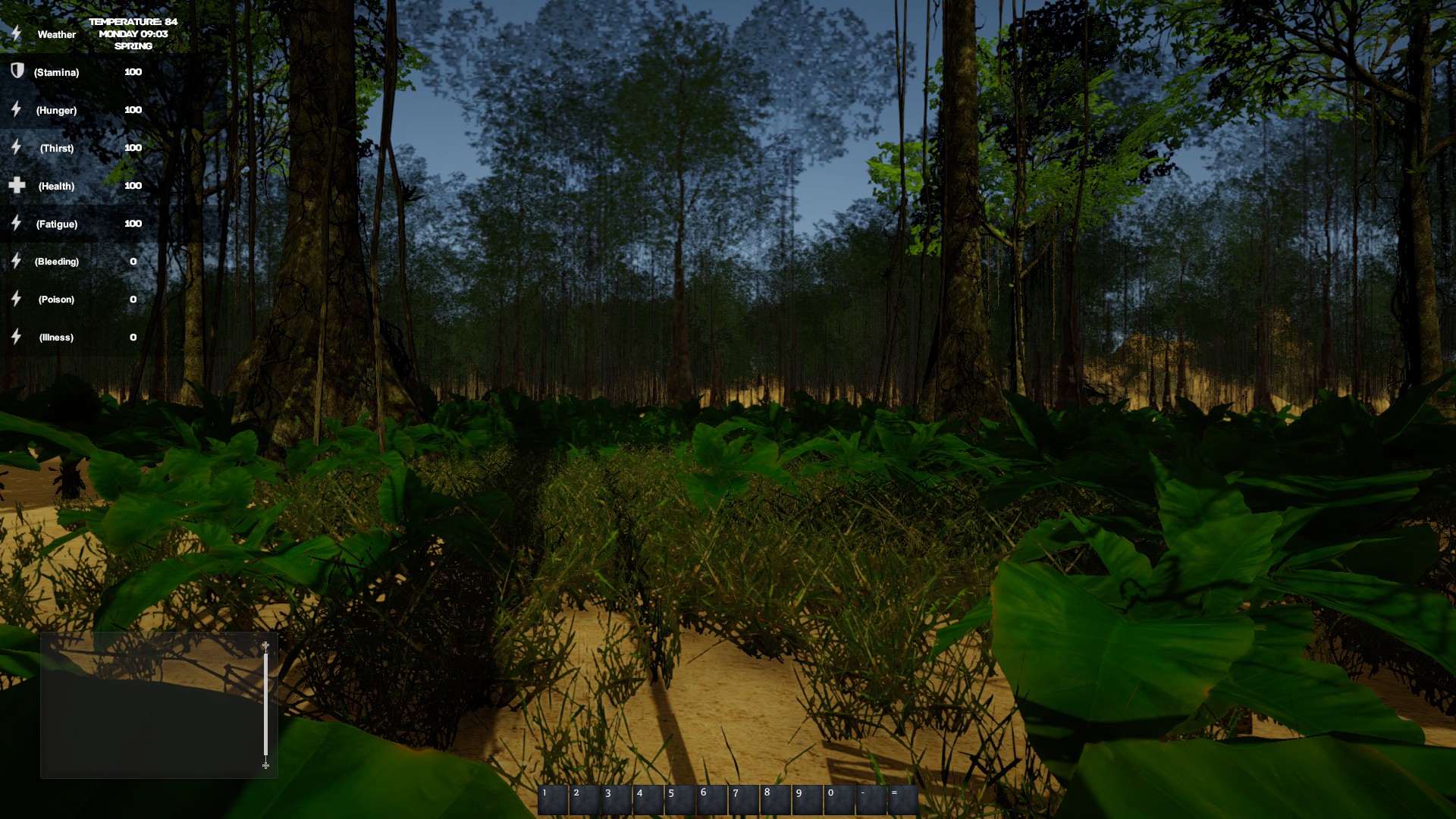Screen dimensions: 1456x819
Task: Click the Illness status icon
Action: 15,337
